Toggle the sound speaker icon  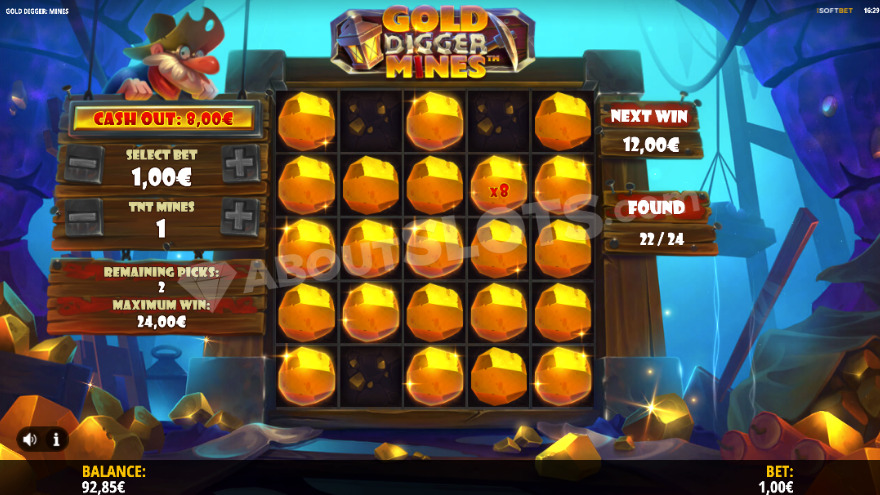30,438
